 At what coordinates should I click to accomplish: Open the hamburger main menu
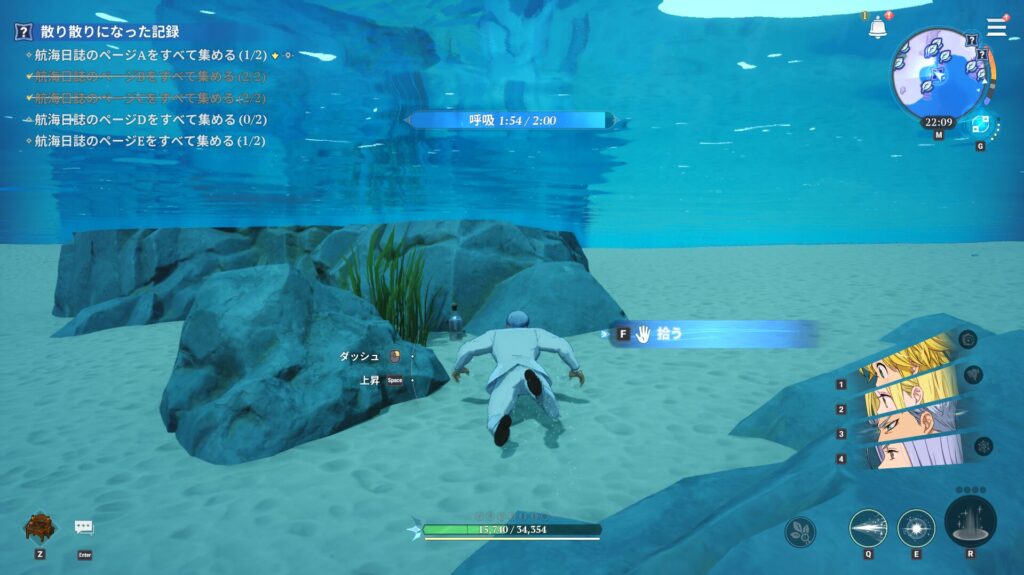996,27
